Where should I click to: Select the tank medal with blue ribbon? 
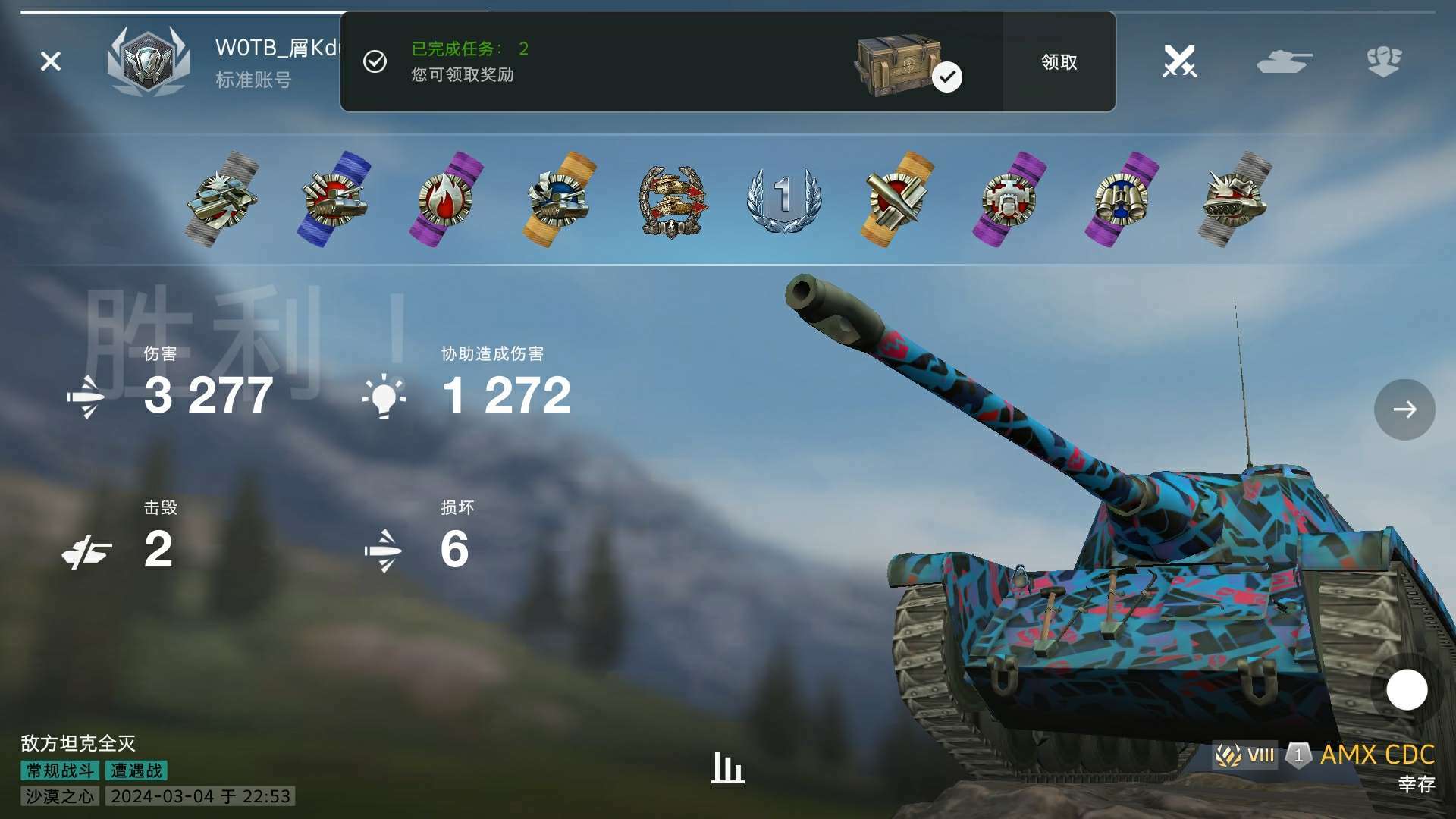pos(334,199)
